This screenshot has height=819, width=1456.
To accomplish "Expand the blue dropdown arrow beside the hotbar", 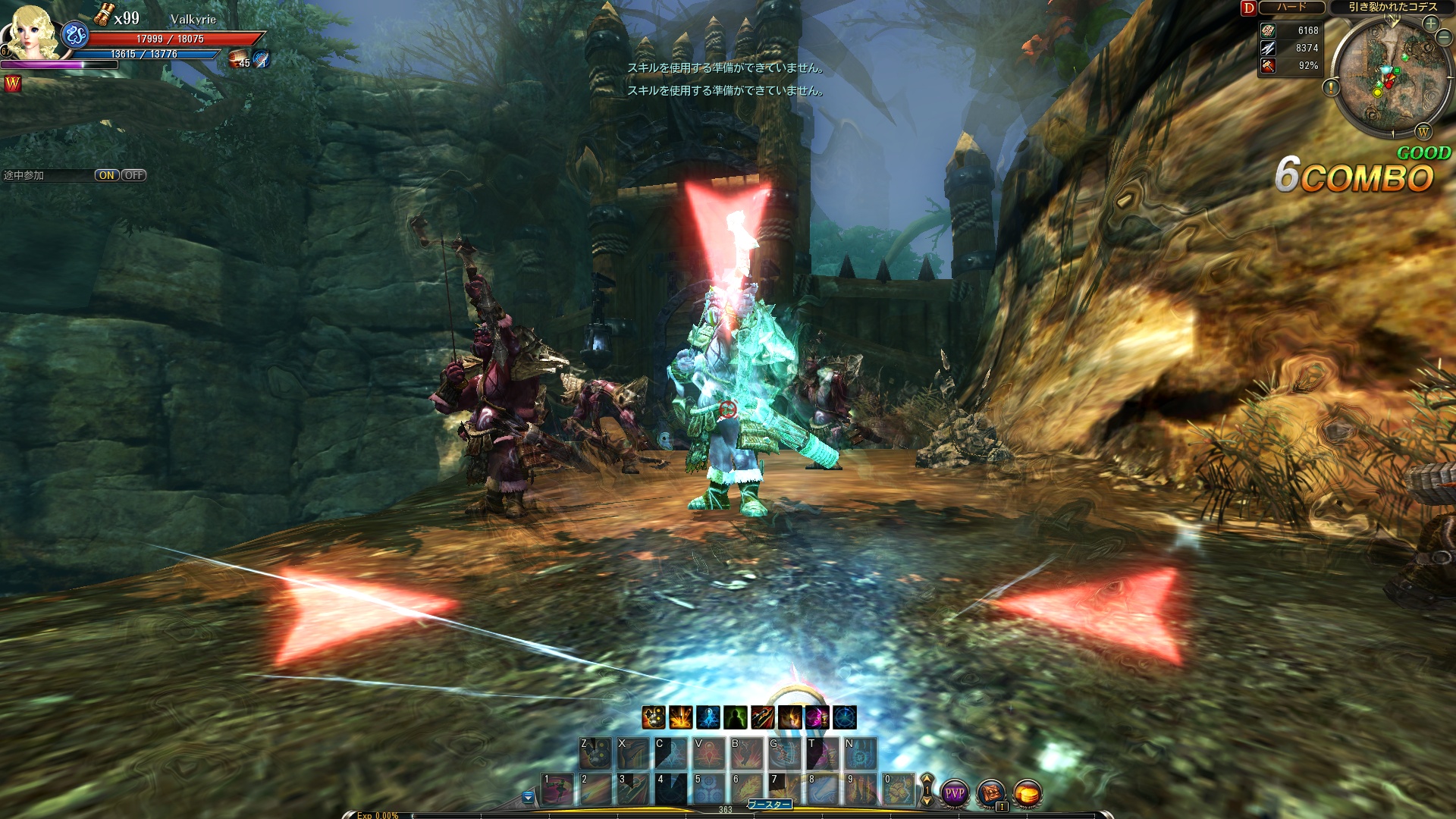I will point(528,797).
